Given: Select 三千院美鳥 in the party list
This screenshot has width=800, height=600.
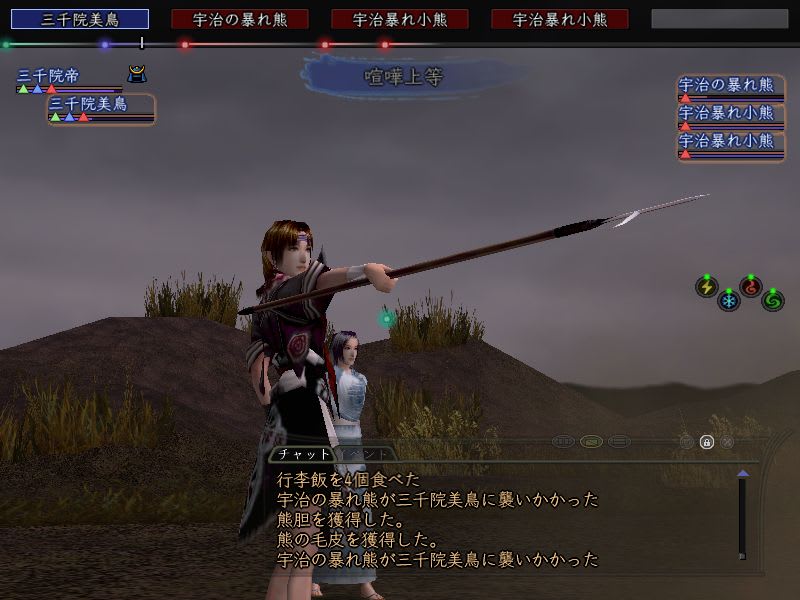Looking at the screenshot, I should point(88,104).
